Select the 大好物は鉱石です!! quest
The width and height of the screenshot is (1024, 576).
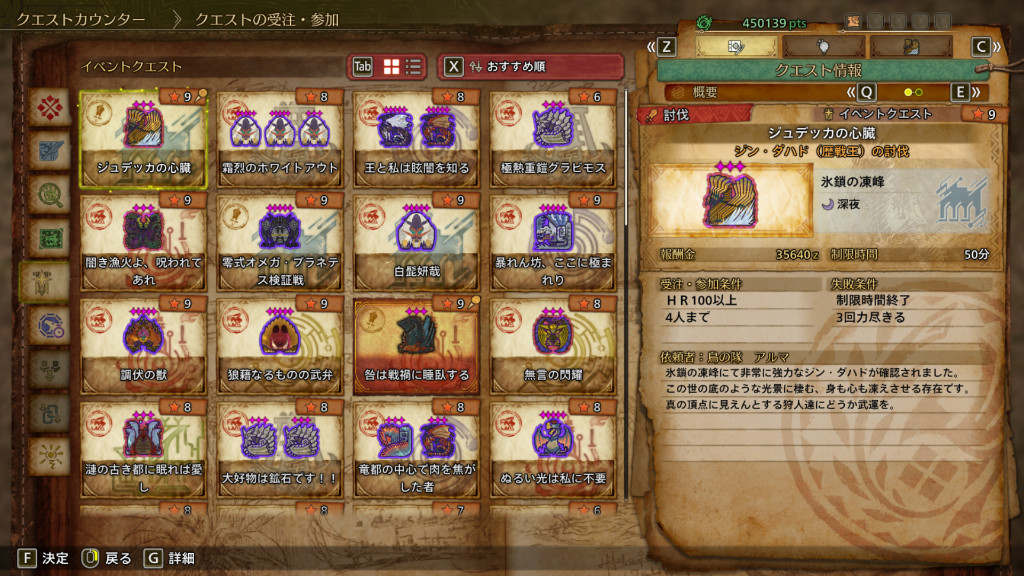pos(279,449)
